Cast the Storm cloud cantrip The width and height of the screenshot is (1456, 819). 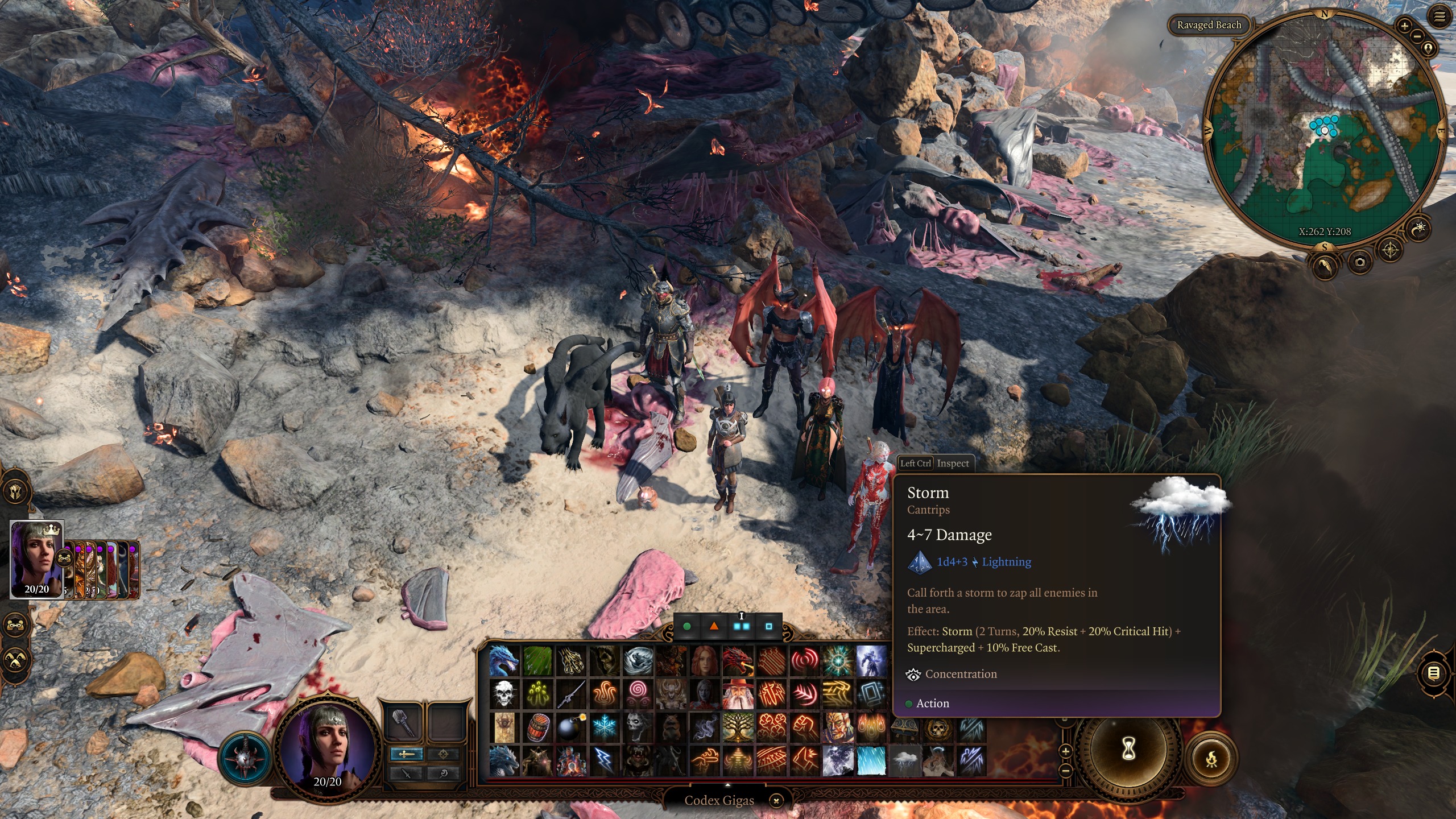(904, 760)
